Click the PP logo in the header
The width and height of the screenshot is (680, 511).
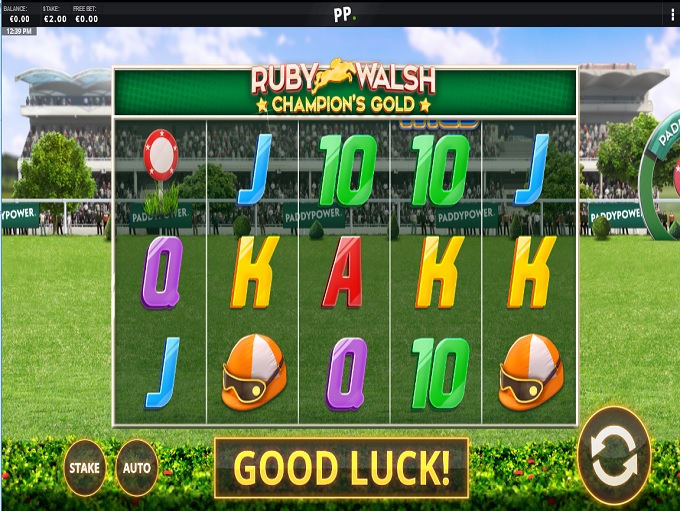[344, 15]
